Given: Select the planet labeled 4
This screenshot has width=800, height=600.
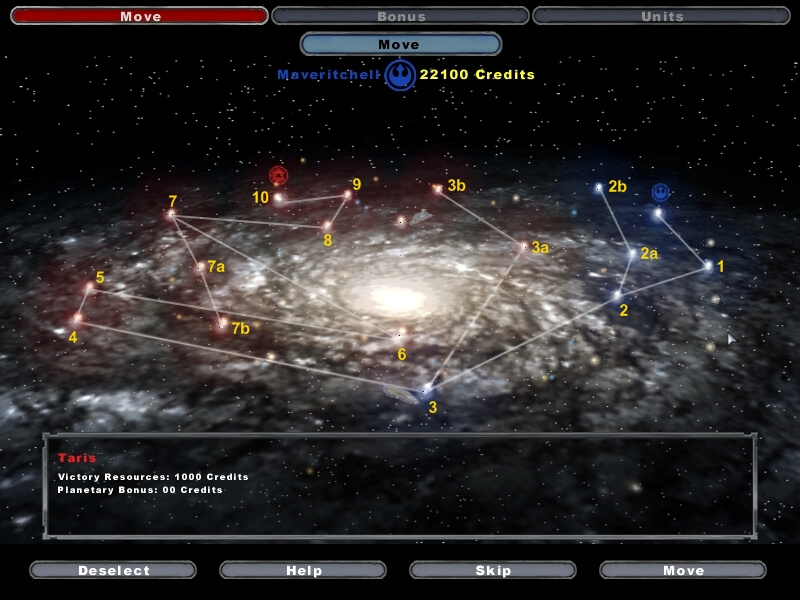Looking at the screenshot, I should click(x=77, y=319).
